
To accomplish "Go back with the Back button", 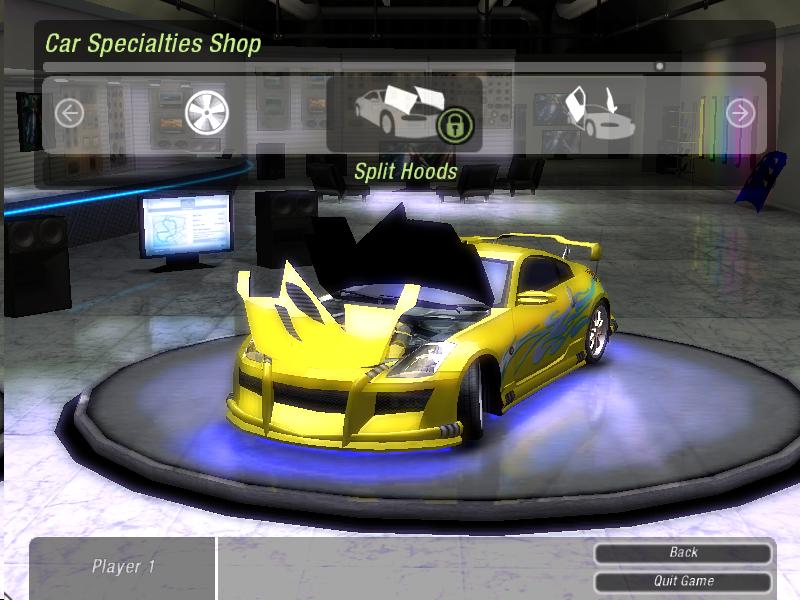I will 683,552.
